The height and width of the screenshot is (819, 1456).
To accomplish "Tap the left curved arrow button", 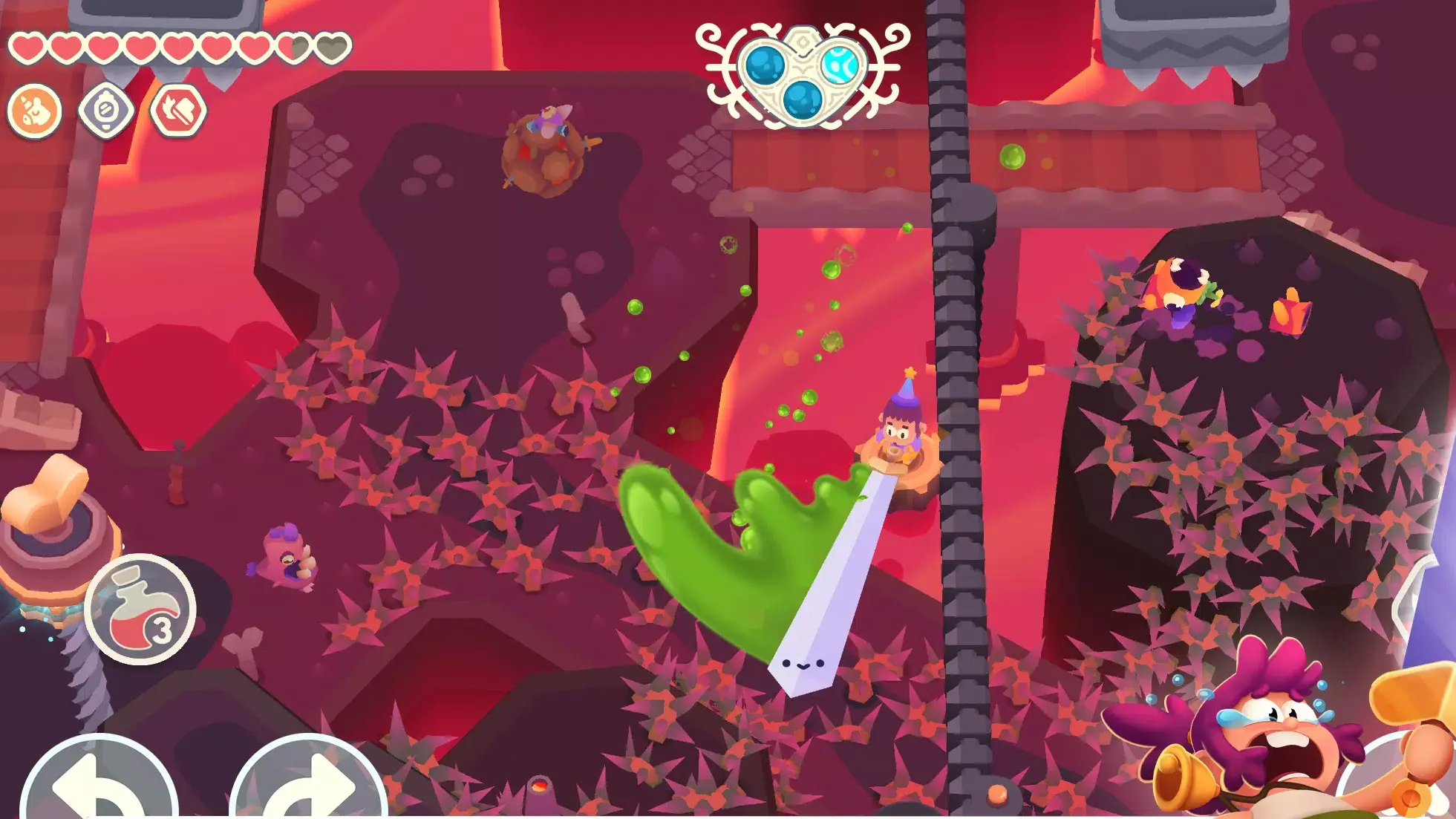I will [98, 783].
